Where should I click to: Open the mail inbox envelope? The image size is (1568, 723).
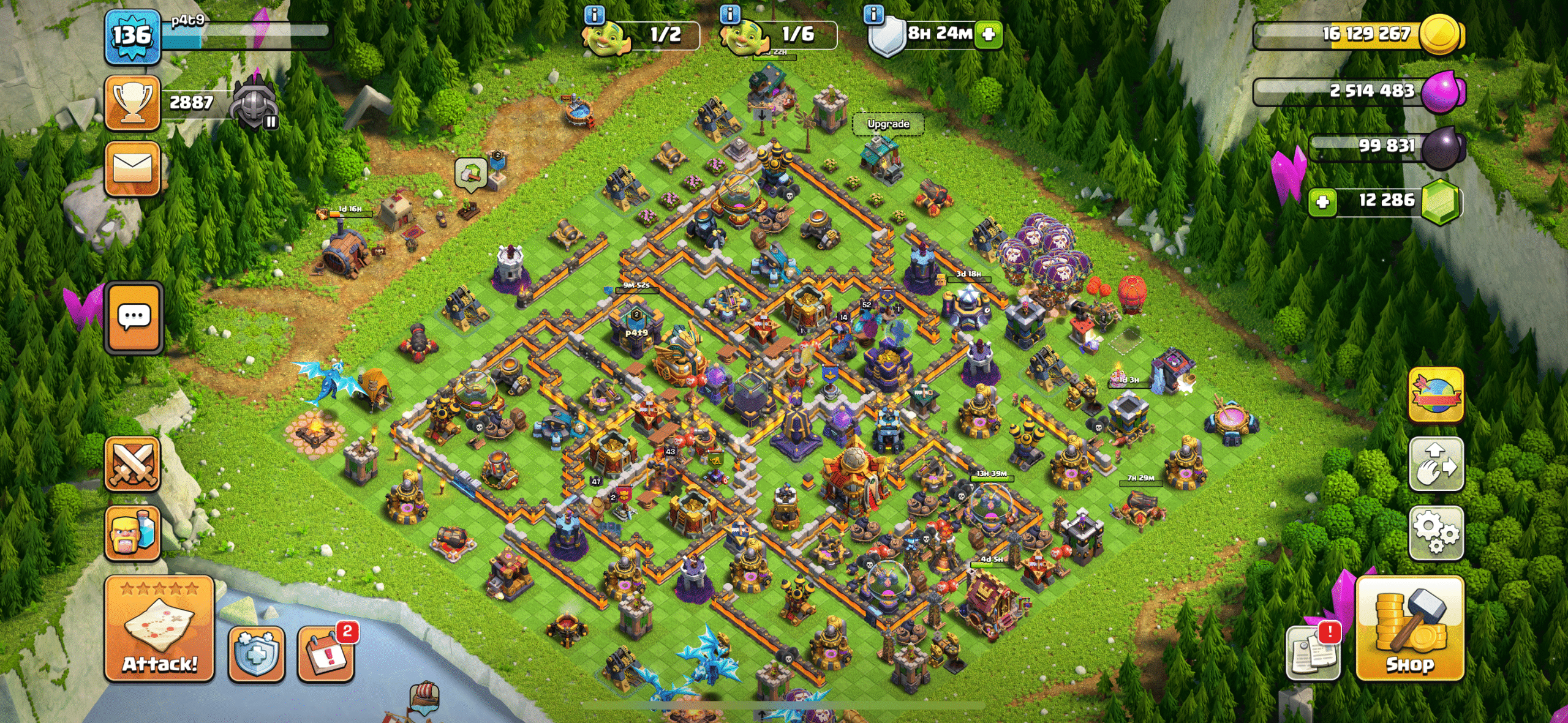click(x=132, y=168)
